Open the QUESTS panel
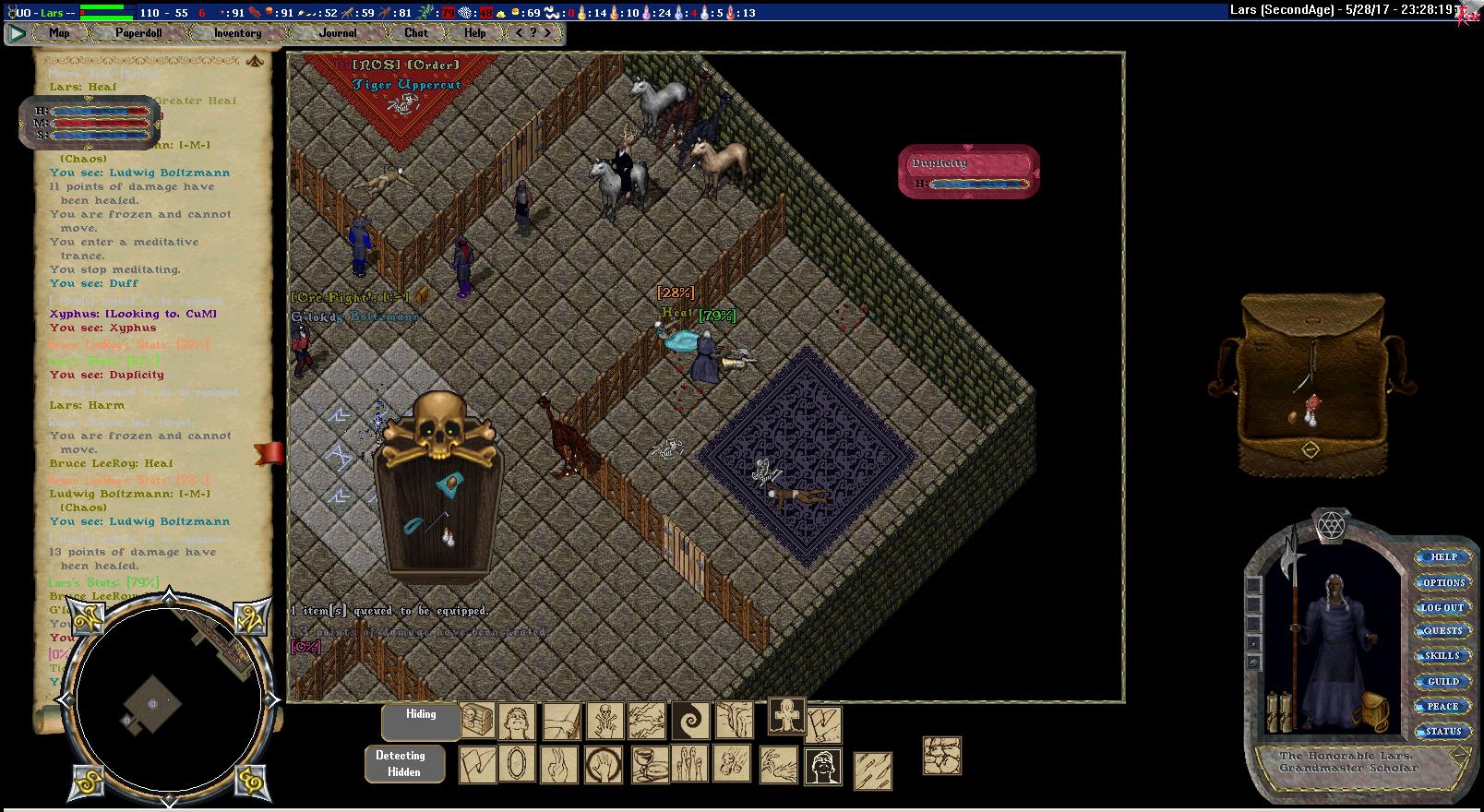Viewport: 1484px width, 812px height. (x=1443, y=632)
